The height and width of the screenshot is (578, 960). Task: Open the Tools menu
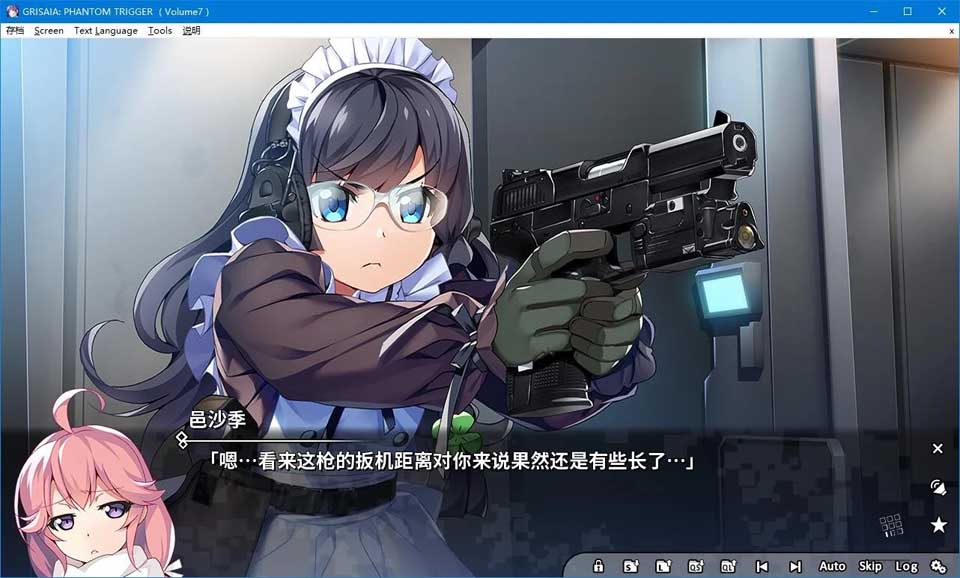(x=160, y=31)
